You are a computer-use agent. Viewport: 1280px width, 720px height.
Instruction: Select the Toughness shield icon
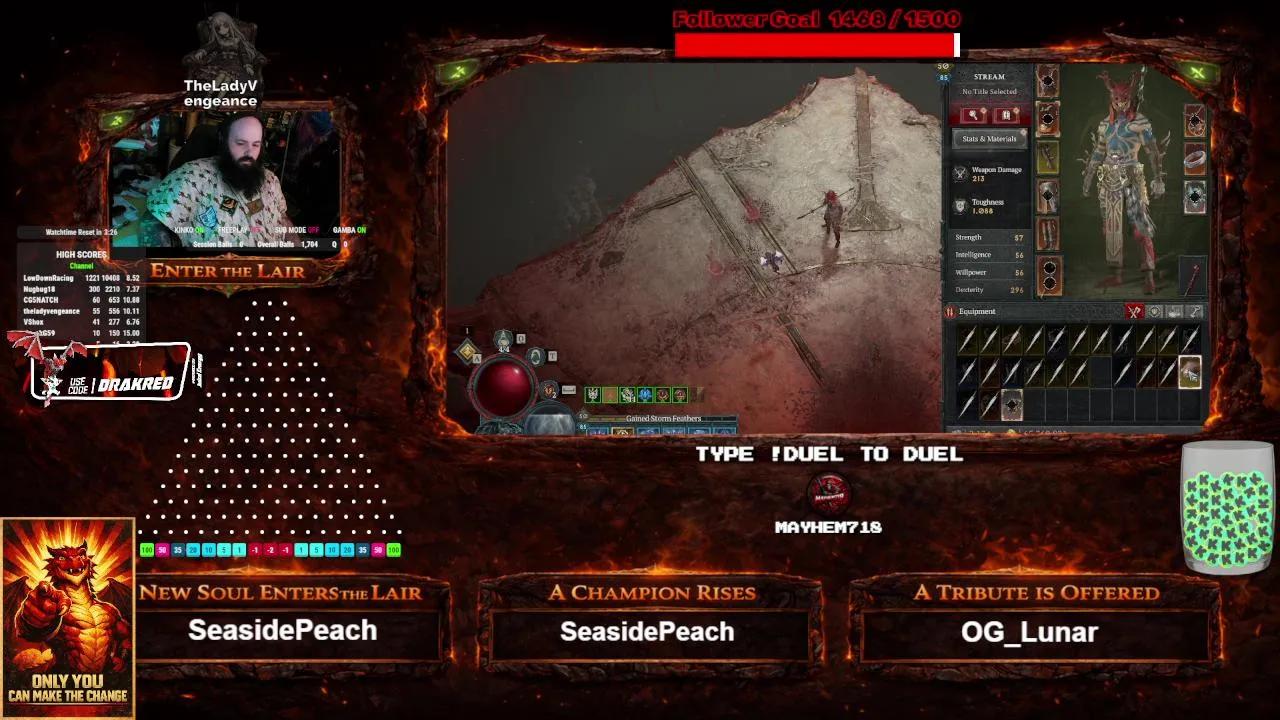click(957, 205)
